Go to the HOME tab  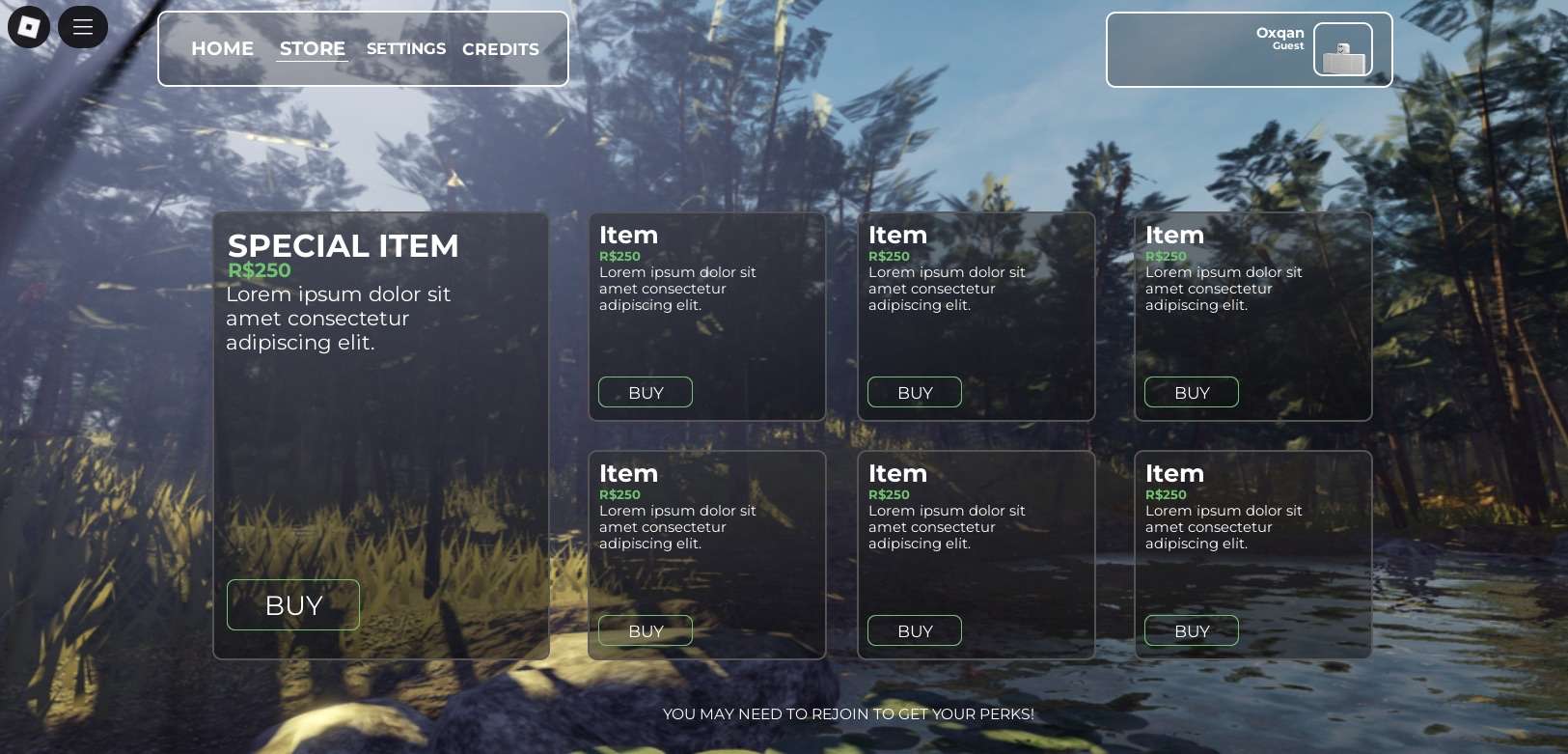[222, 49]
